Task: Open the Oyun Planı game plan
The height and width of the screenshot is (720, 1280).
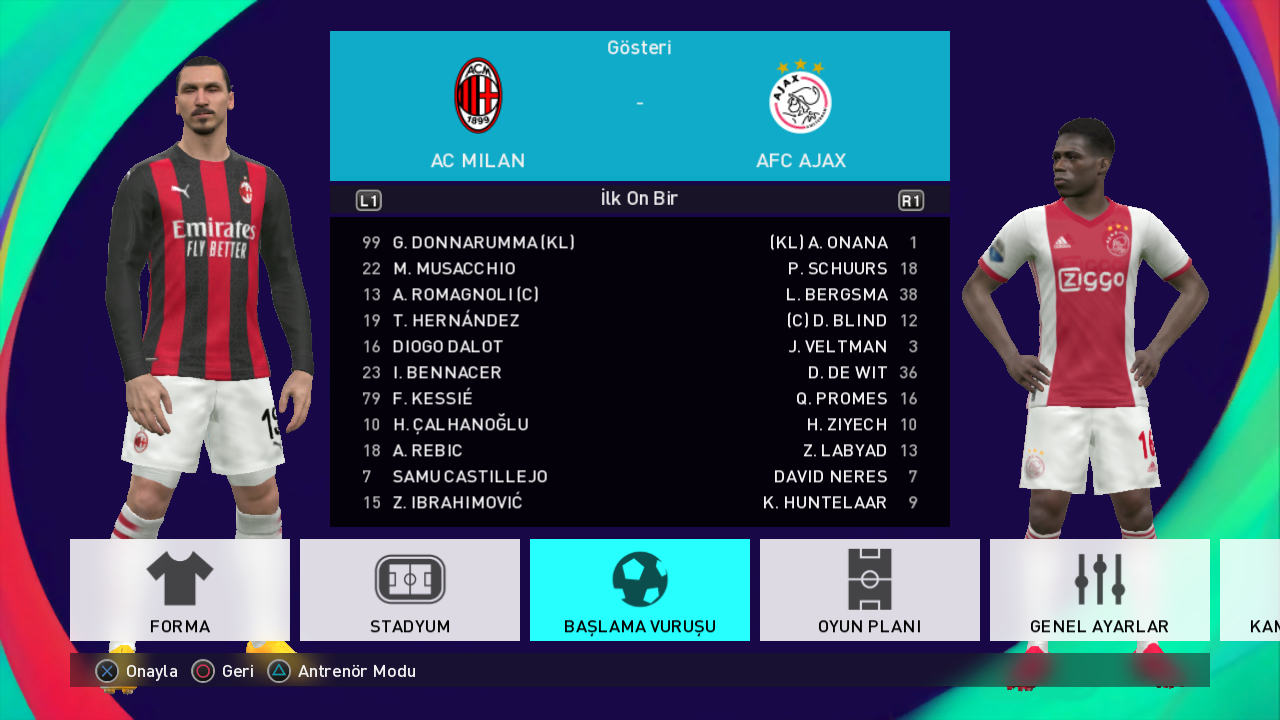Action: click(870, 590)
